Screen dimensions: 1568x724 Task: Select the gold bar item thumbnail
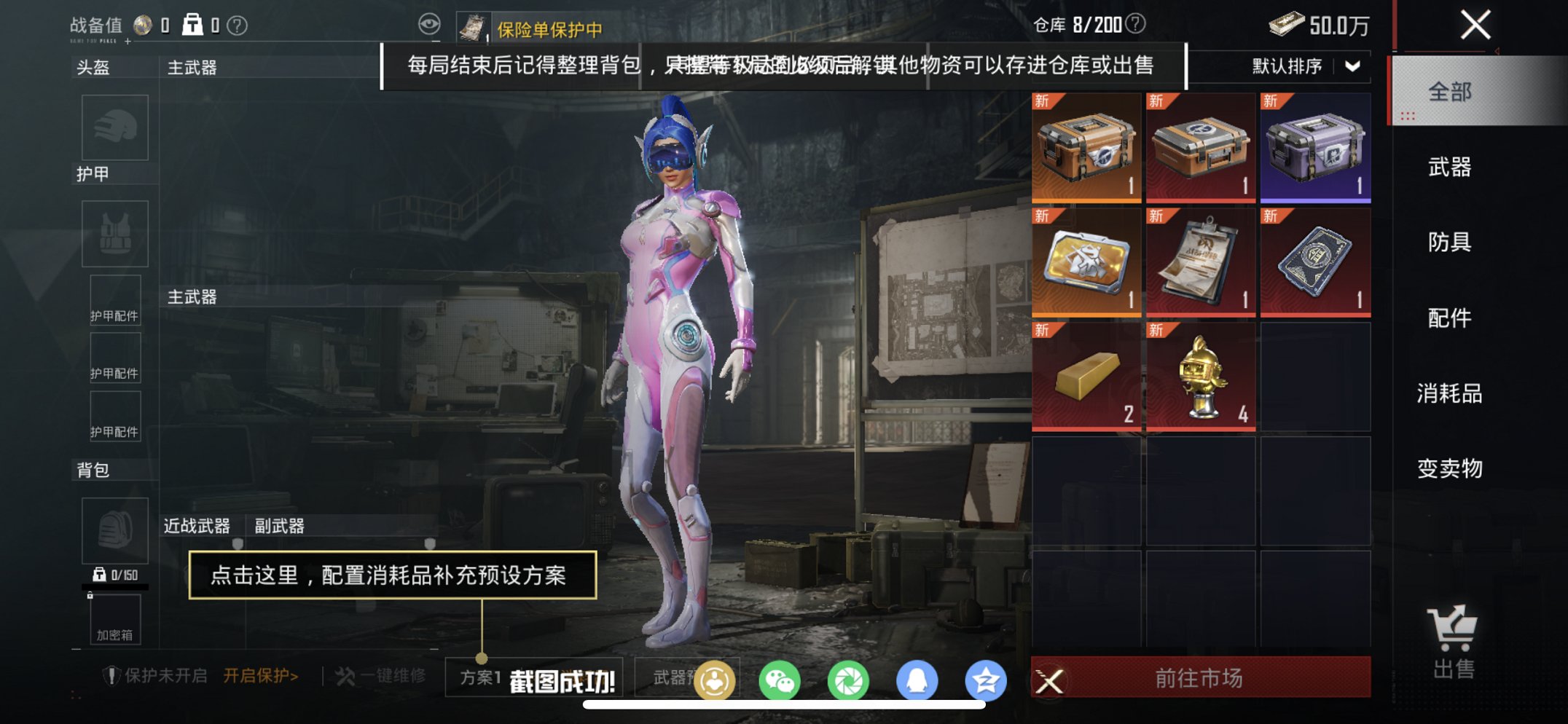point(1085,376)
